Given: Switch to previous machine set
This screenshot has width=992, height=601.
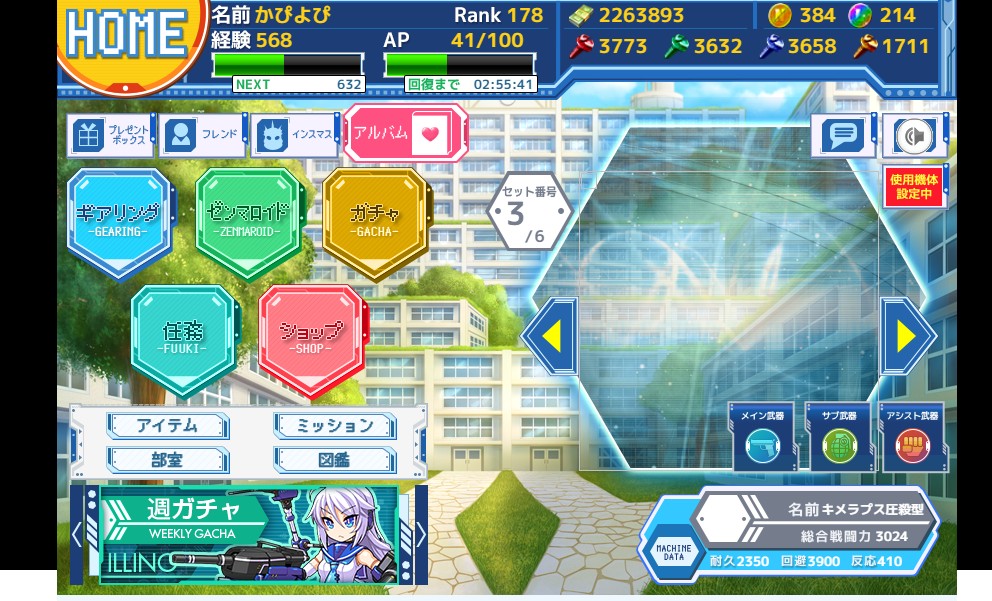Looking at the screenshot, I should click(551, 337).
